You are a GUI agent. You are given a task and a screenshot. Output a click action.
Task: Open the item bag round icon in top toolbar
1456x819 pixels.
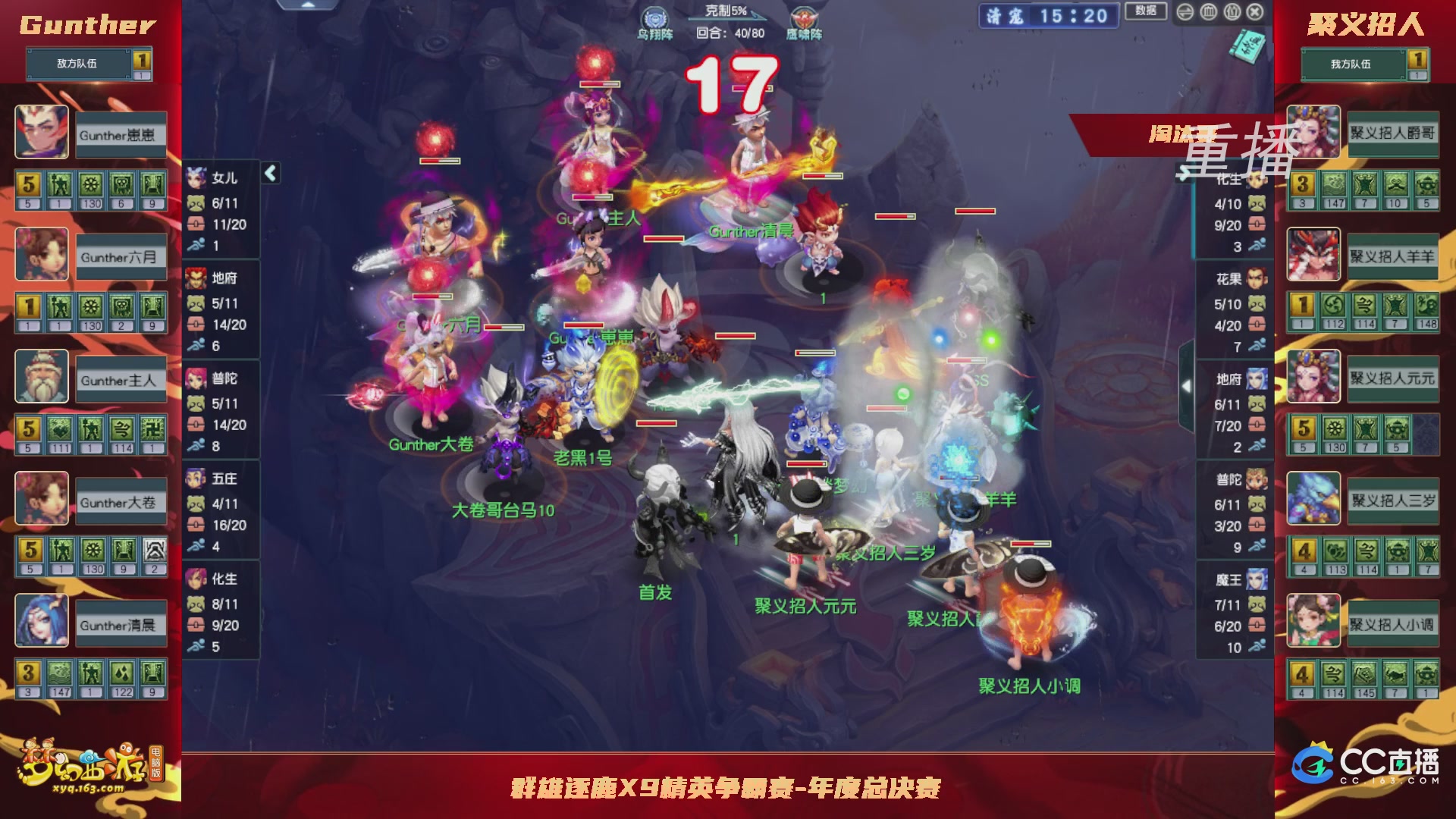(x=1207, y=13)
